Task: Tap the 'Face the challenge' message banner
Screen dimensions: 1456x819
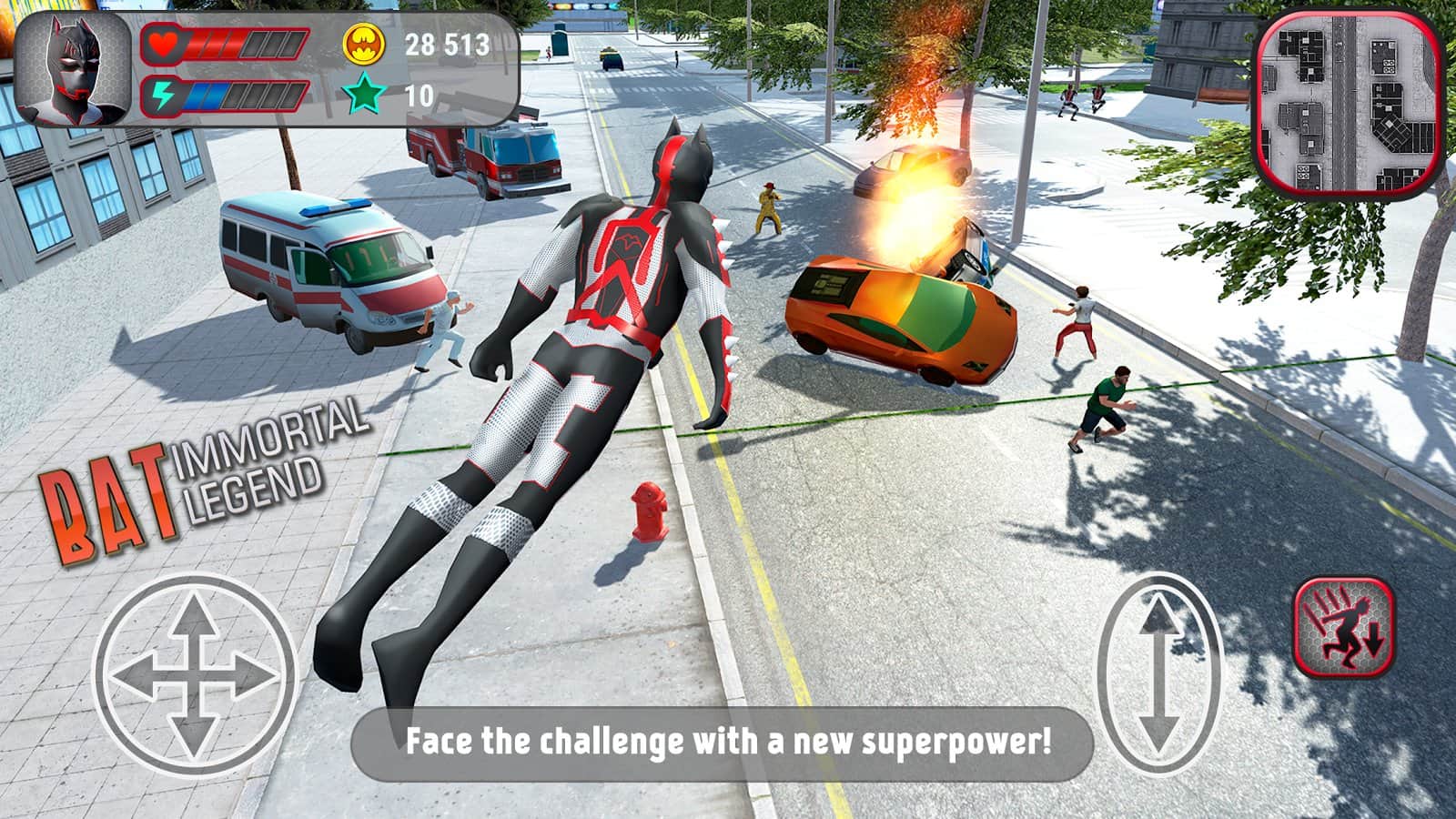Action: pyautogui.click(x=728, y=740)
